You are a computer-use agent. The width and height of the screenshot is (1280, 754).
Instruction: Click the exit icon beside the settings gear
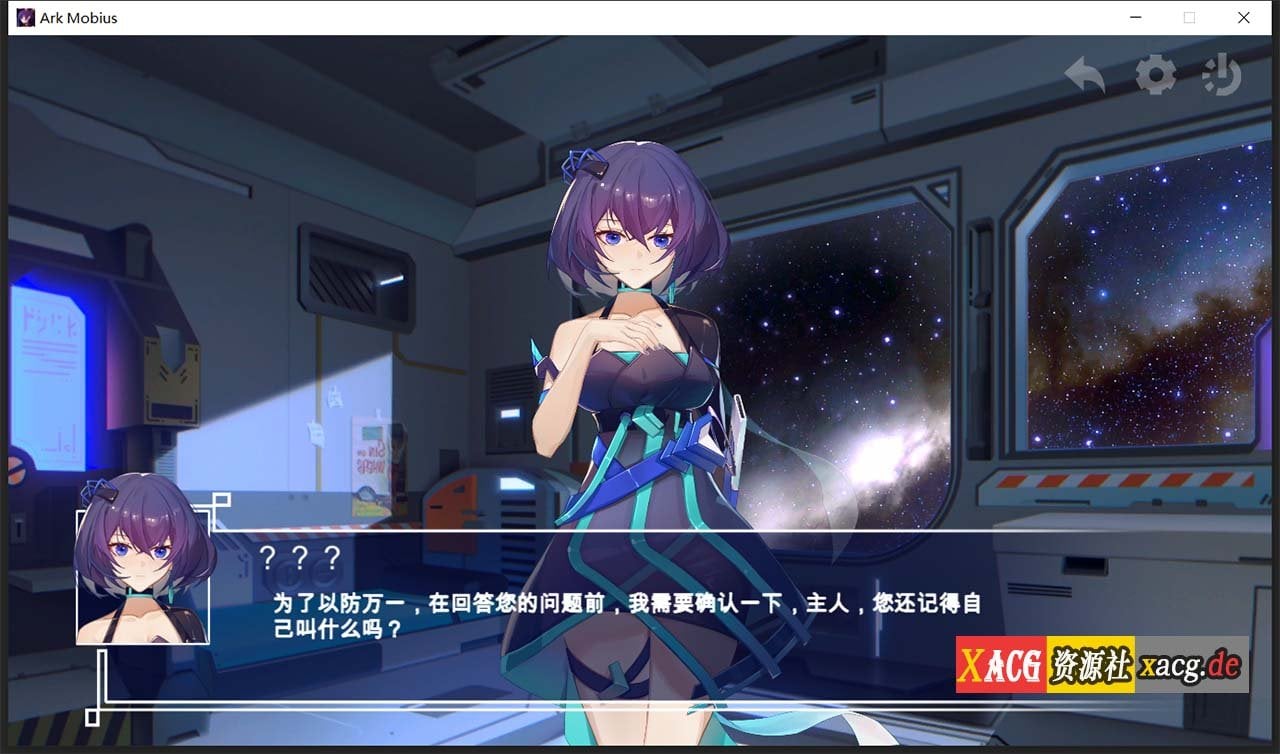pos(1221,75)
